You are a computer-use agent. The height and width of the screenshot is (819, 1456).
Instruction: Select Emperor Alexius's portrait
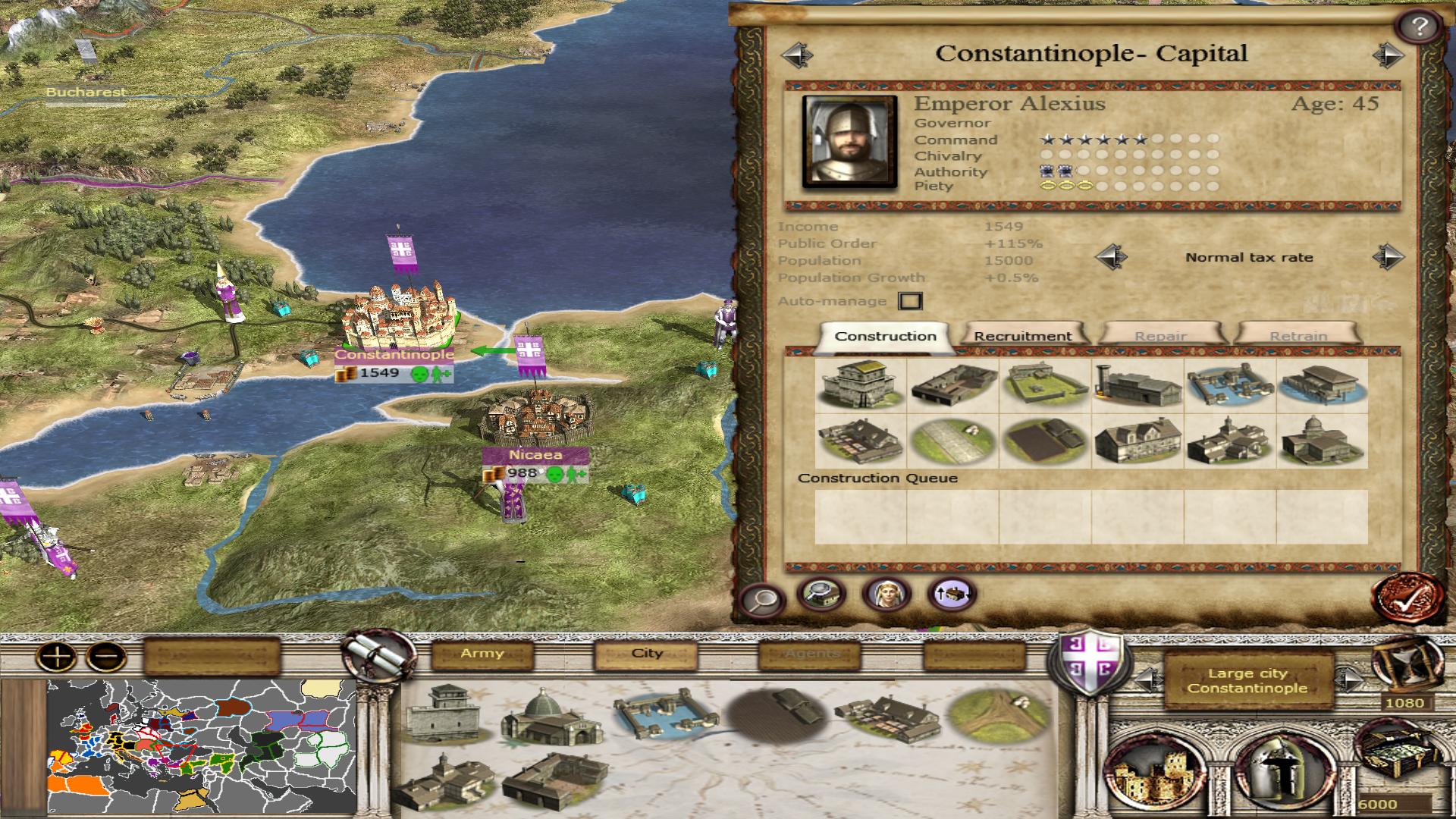coord(849,142)
